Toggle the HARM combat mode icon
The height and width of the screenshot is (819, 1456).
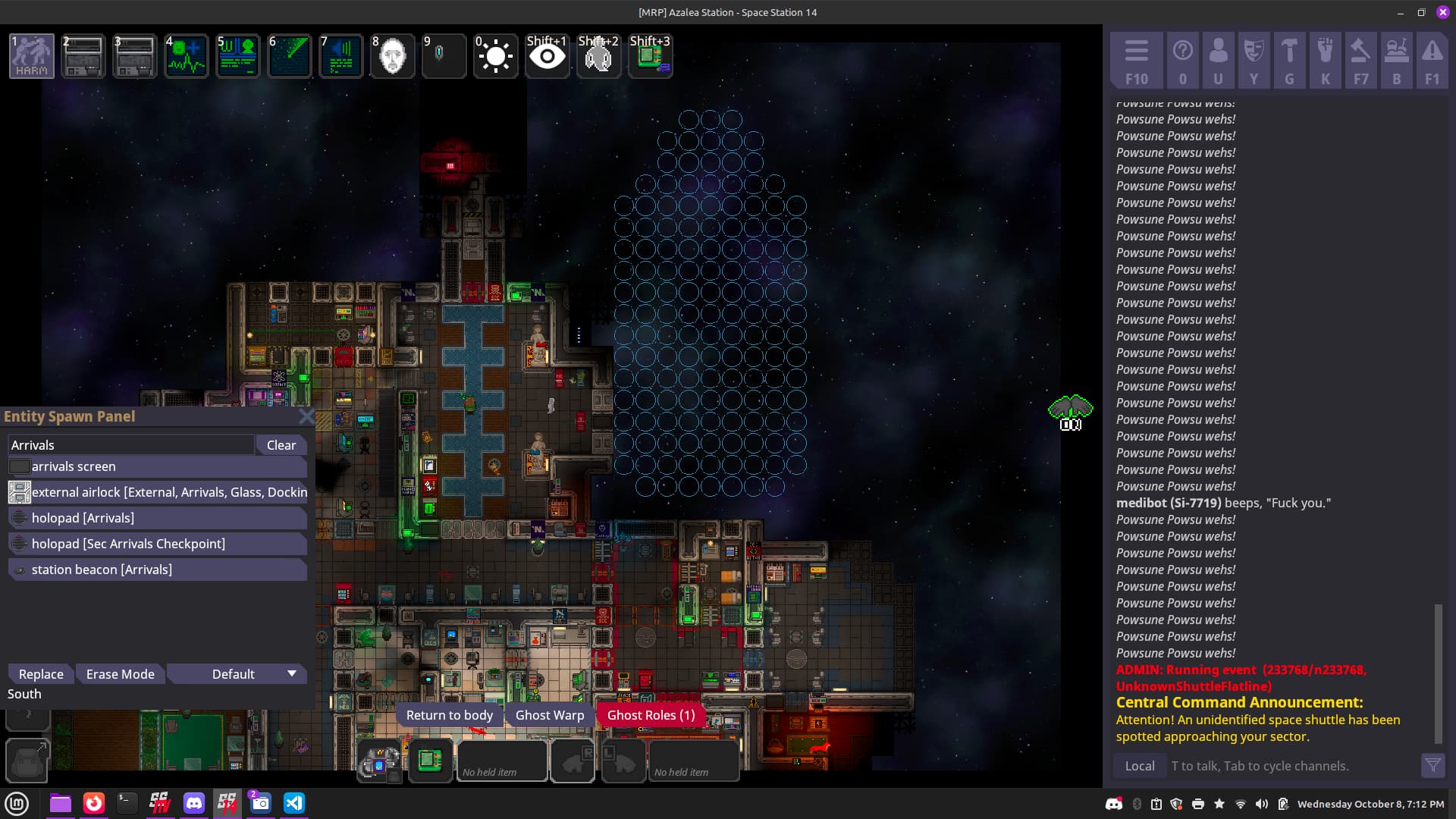[x=32, y=56]
